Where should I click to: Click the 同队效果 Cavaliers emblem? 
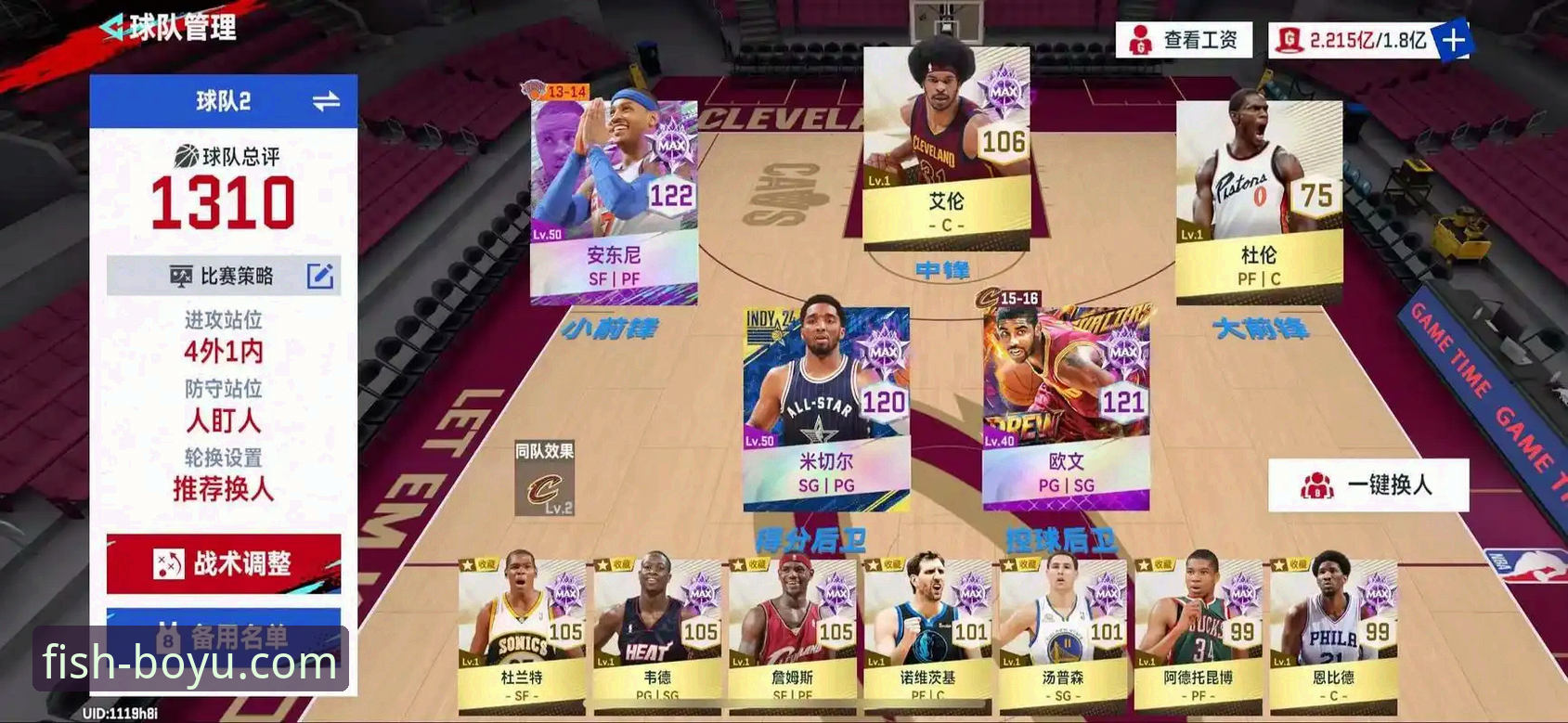pyautogui.click(x=543, y=487)
